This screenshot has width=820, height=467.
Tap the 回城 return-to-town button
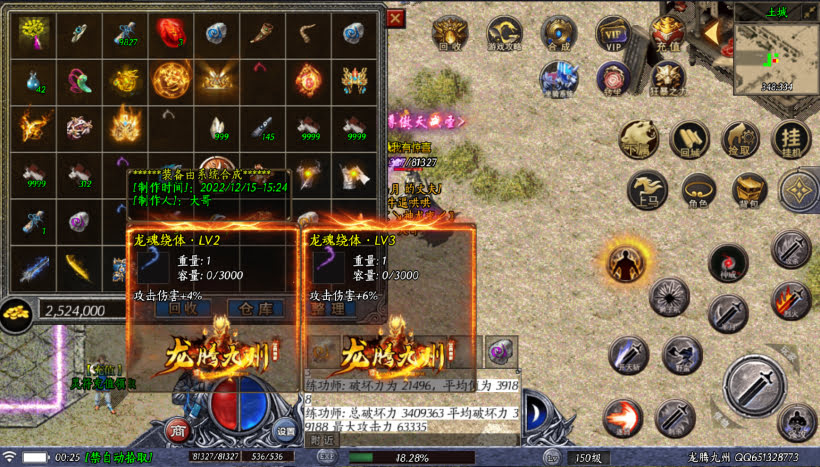point(689,140)
